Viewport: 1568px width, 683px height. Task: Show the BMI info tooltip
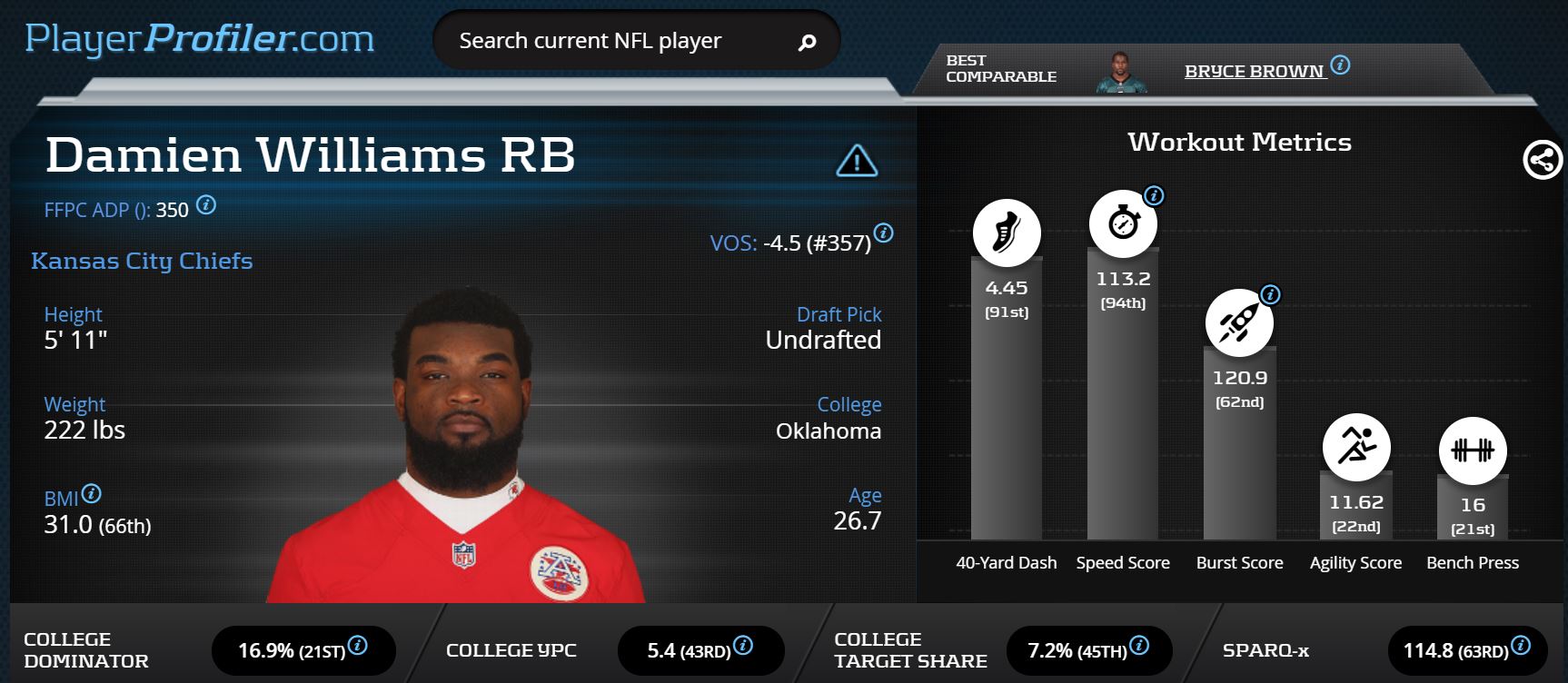point(92,494)
